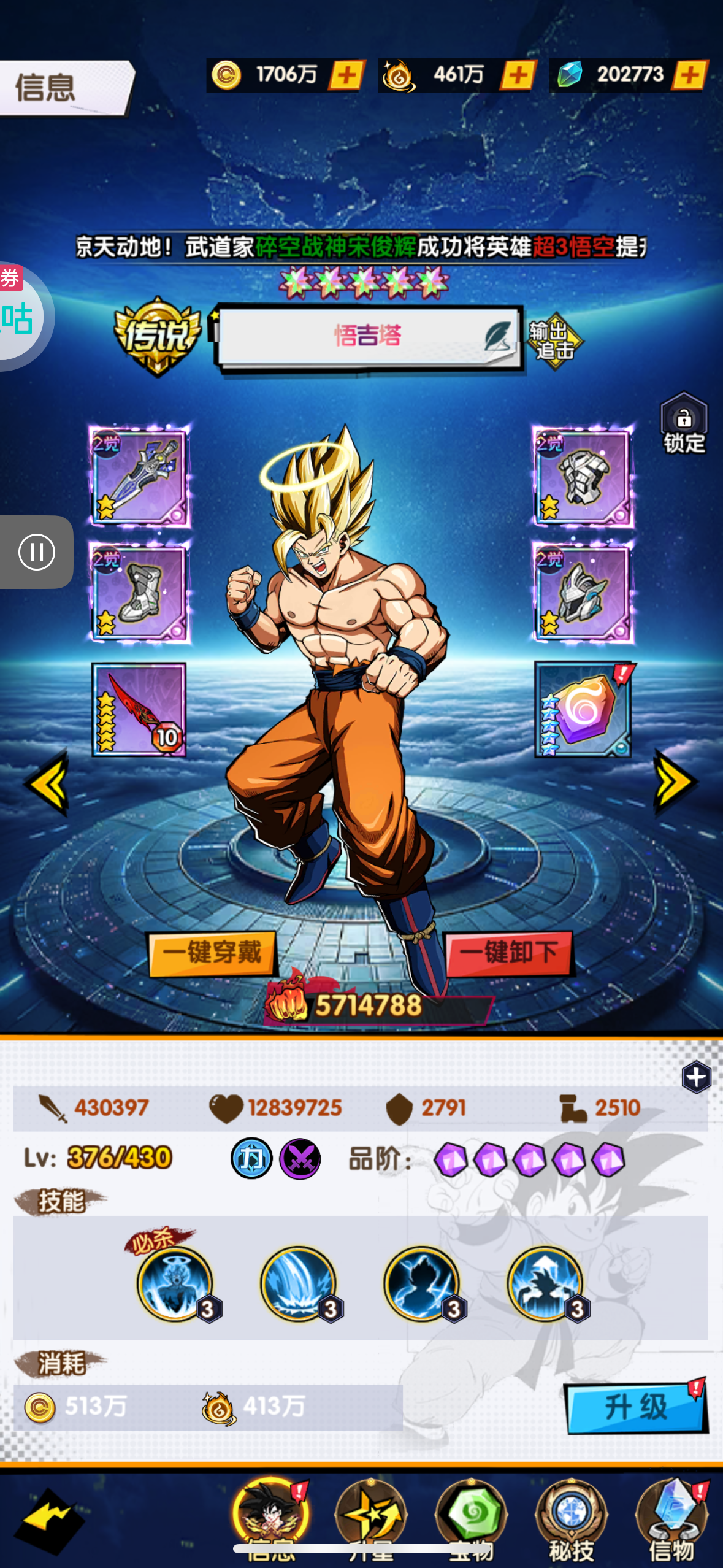Select the sword equipment slot

coord(139,477)
